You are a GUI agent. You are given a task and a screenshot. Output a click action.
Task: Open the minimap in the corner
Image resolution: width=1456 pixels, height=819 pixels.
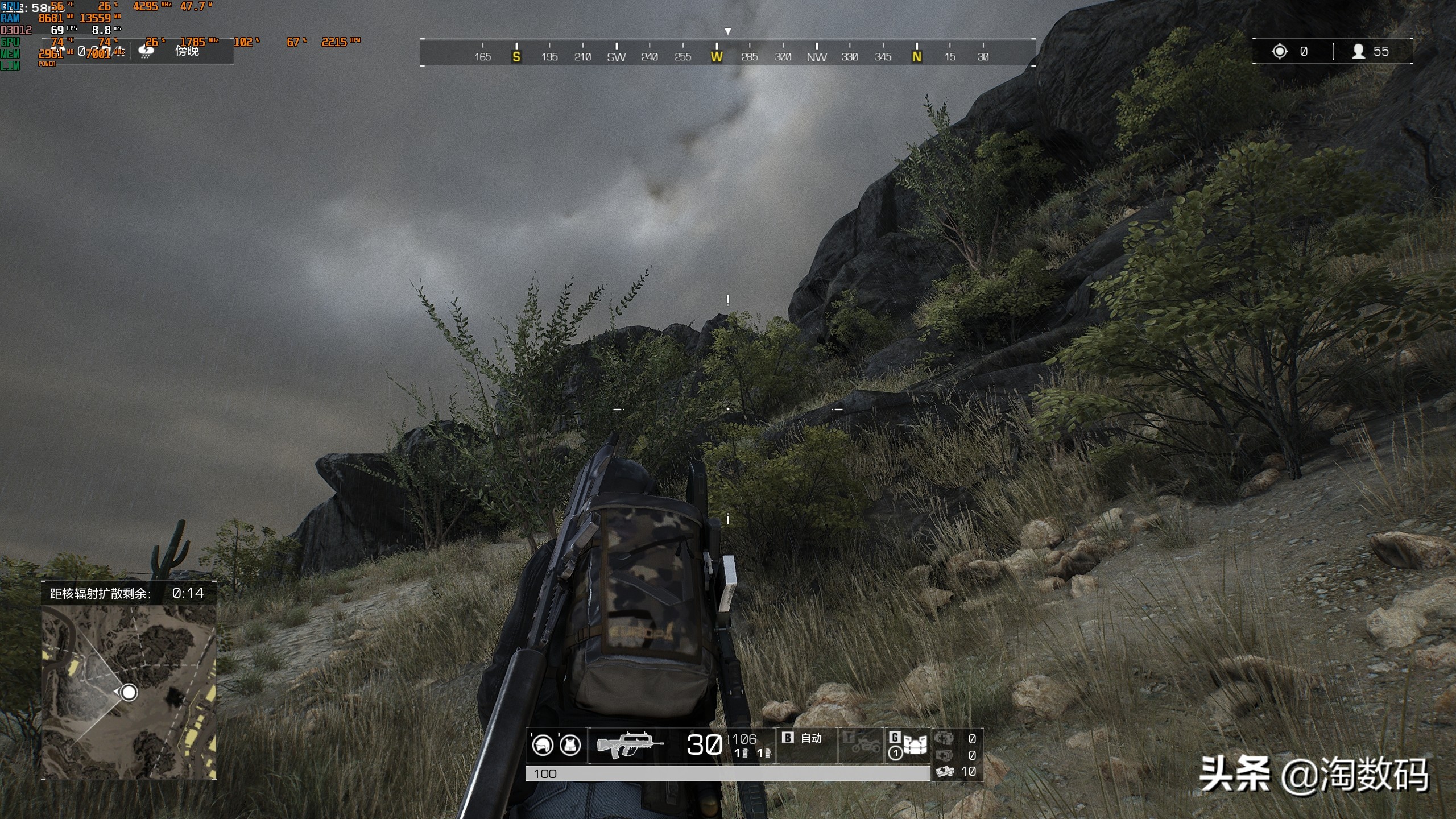pyautogui.click(x=129, y=691)
